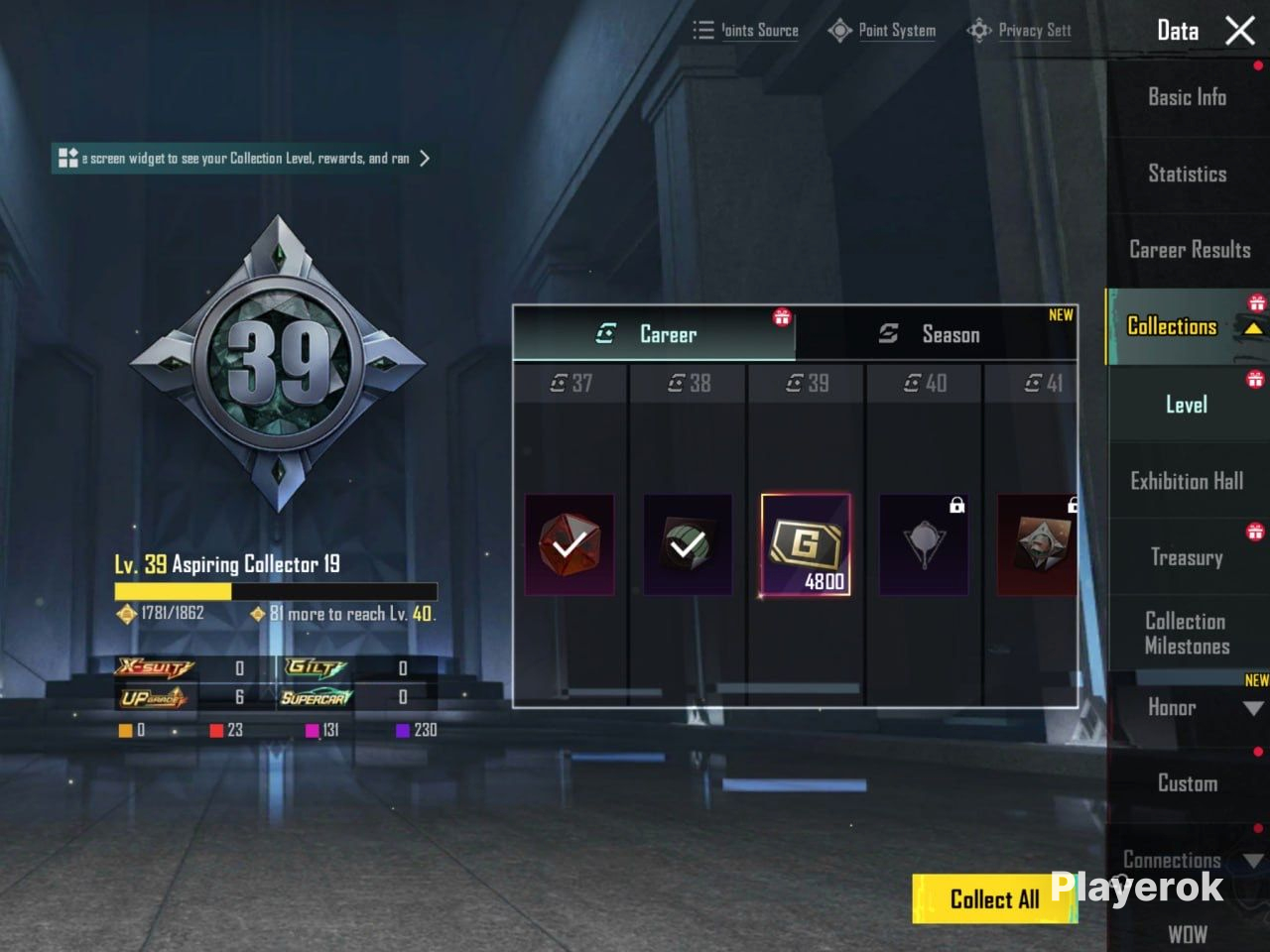1270x952 pixels.
Task: Open the screen widget tip banner
Action: coord(243,159)
